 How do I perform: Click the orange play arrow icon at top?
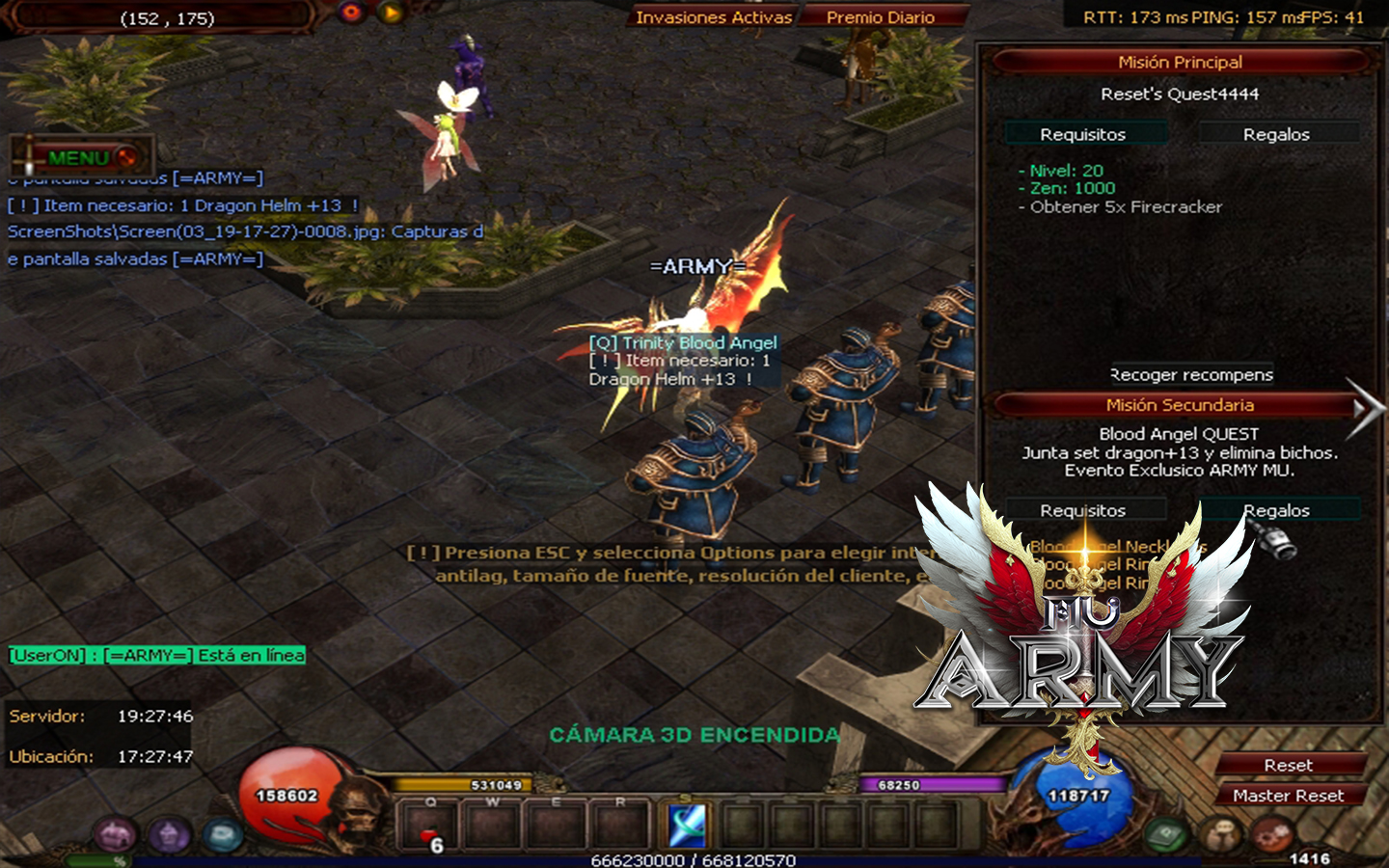(x=391, y=13)
